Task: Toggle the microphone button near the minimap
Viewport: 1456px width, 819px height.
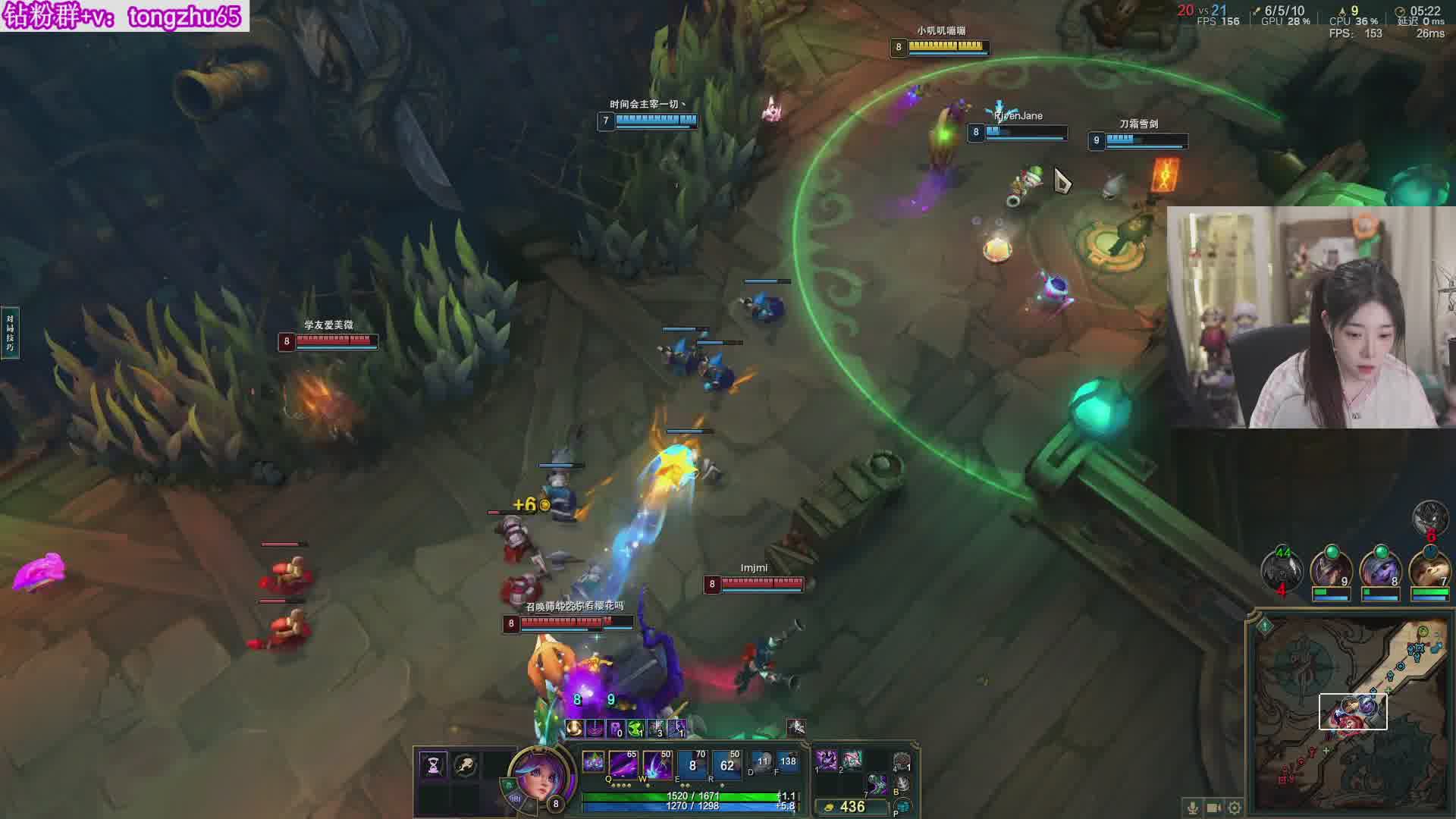Action: (x=1193, y=808)
